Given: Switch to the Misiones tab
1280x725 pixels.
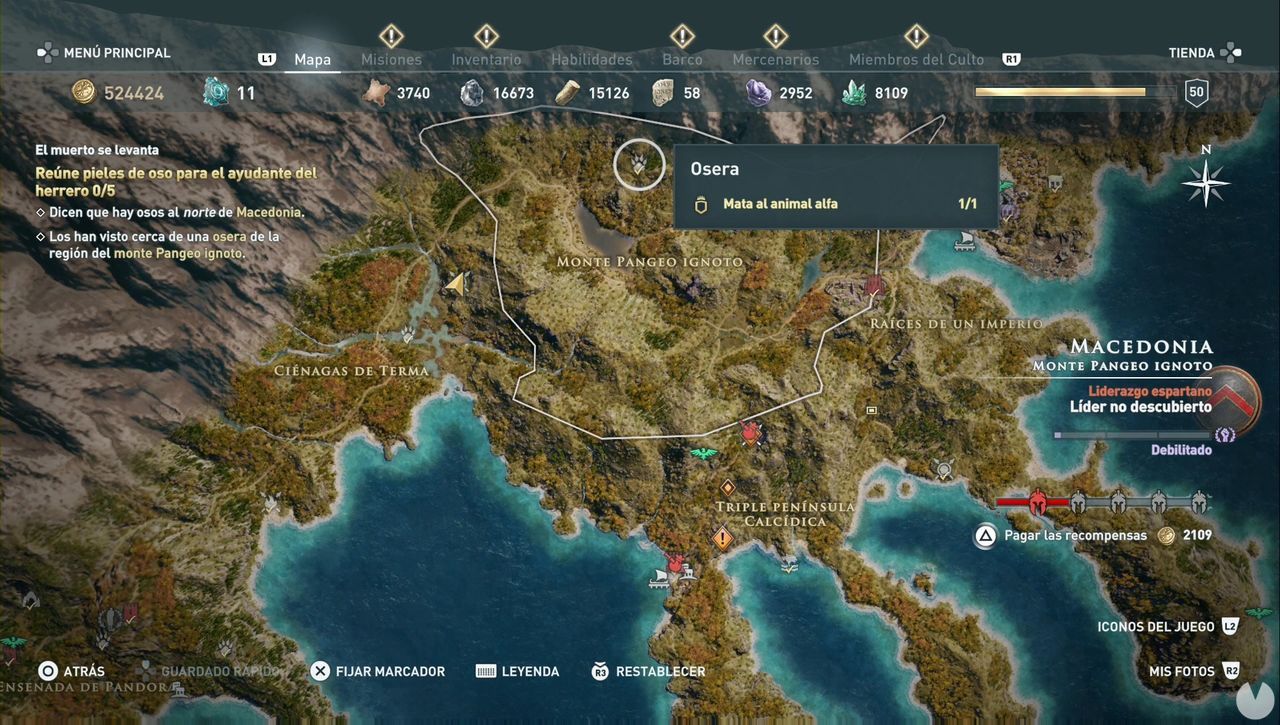Looking at the screenshot, I should pyautogui.click(x=391, y=59).
